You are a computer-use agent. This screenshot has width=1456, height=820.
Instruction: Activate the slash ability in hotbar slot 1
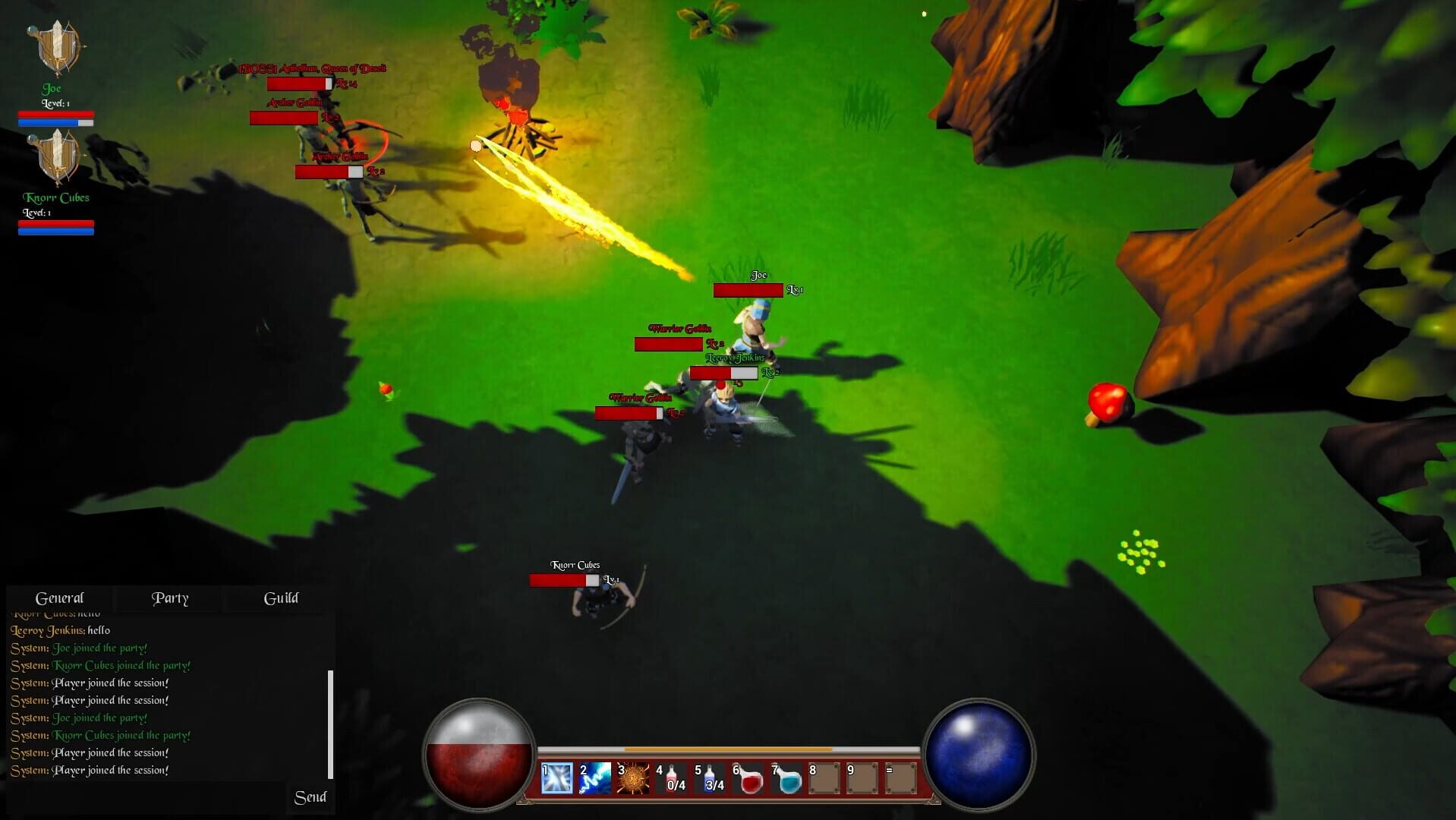(556, 777)
